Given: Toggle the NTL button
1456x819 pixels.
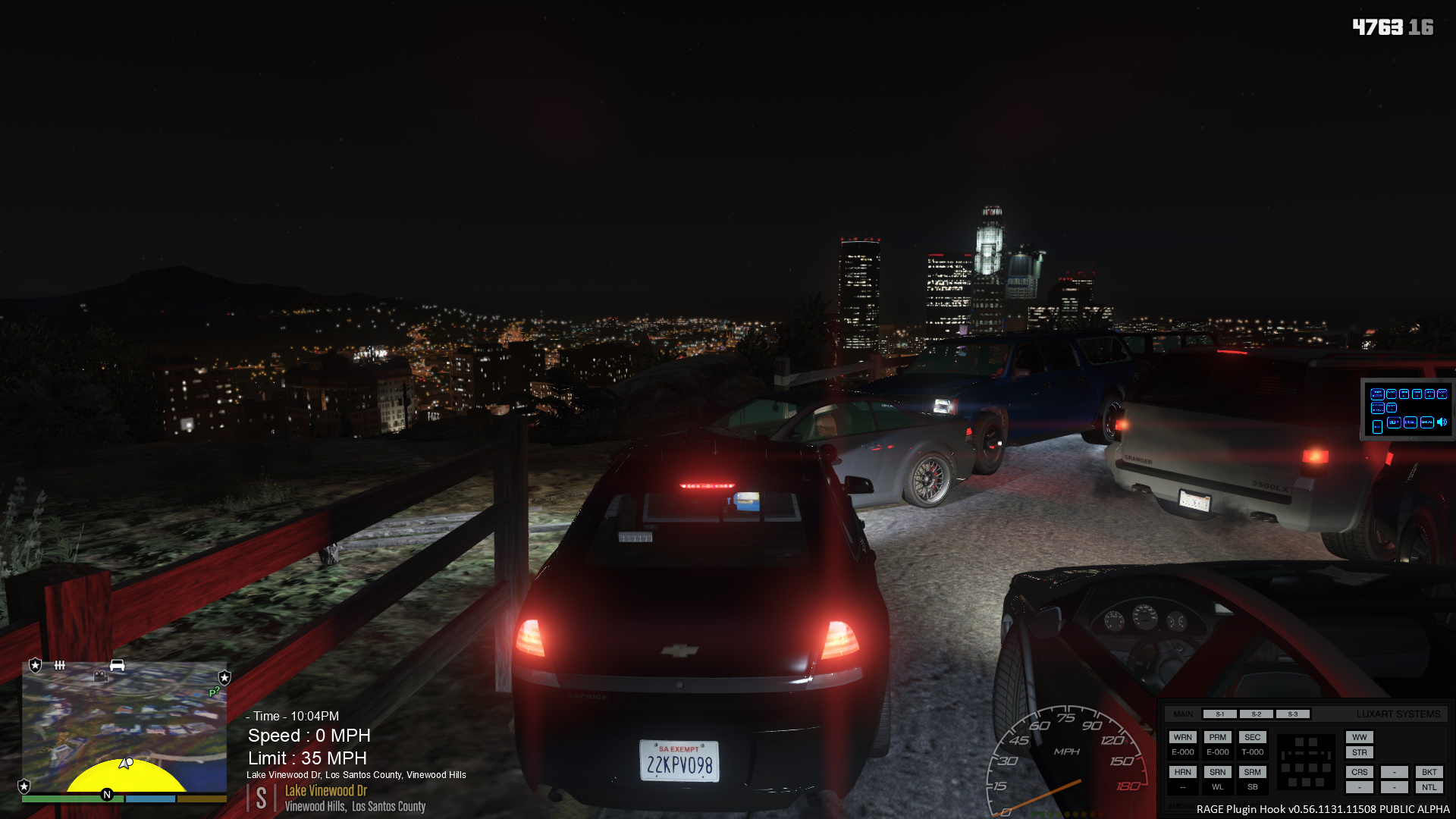Looking at the screenshot, I should click(1429, 787).
